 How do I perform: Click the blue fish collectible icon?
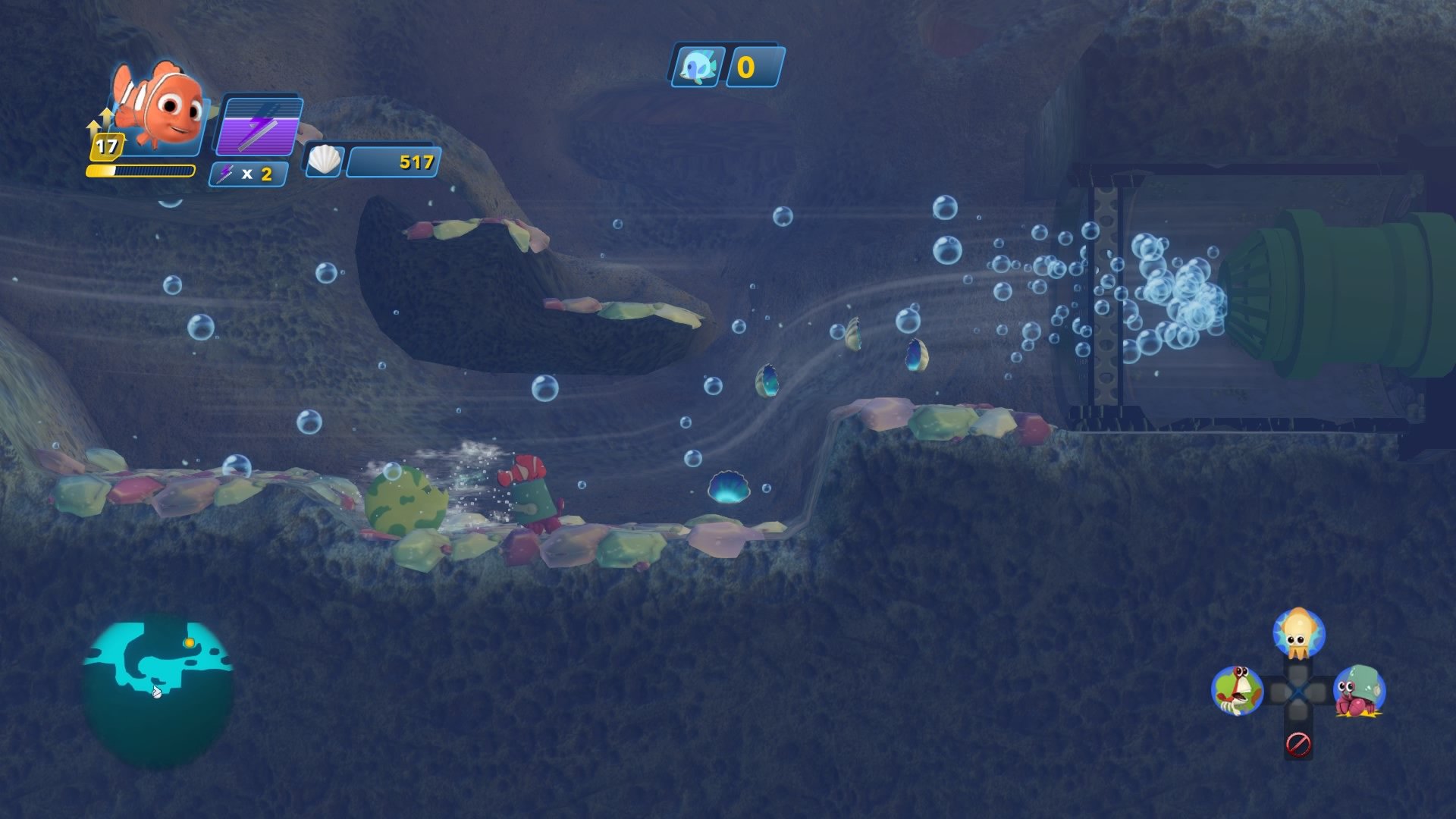(x=697, y=67)
